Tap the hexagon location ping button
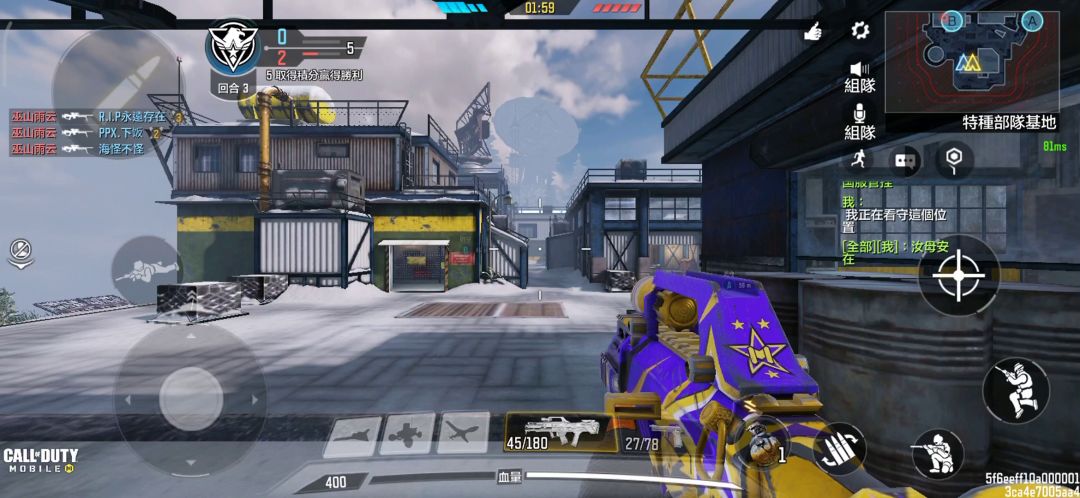Viewport: 1080px width, 498px height. click(953, 159)
